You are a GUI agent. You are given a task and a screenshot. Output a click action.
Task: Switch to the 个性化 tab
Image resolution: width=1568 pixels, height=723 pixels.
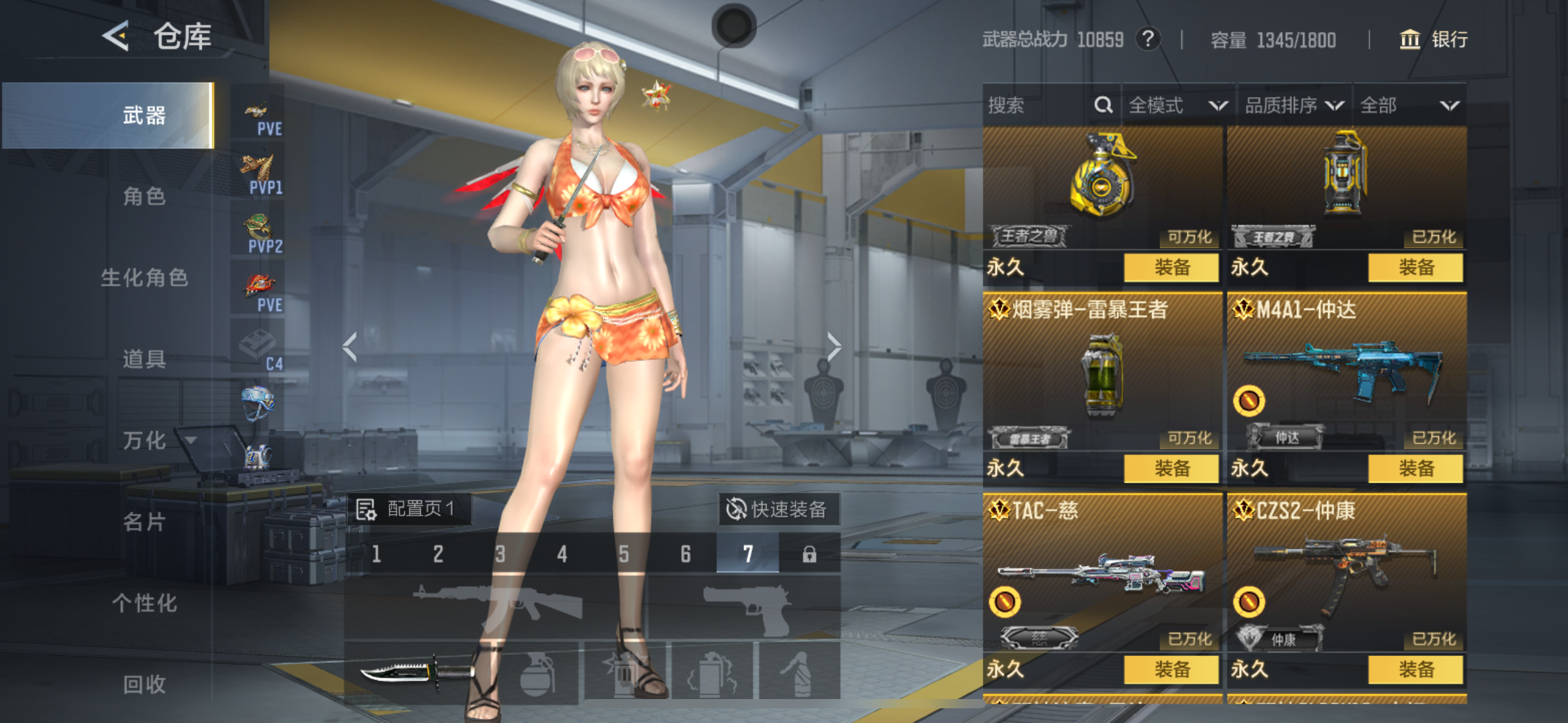(x=144, y=603)
